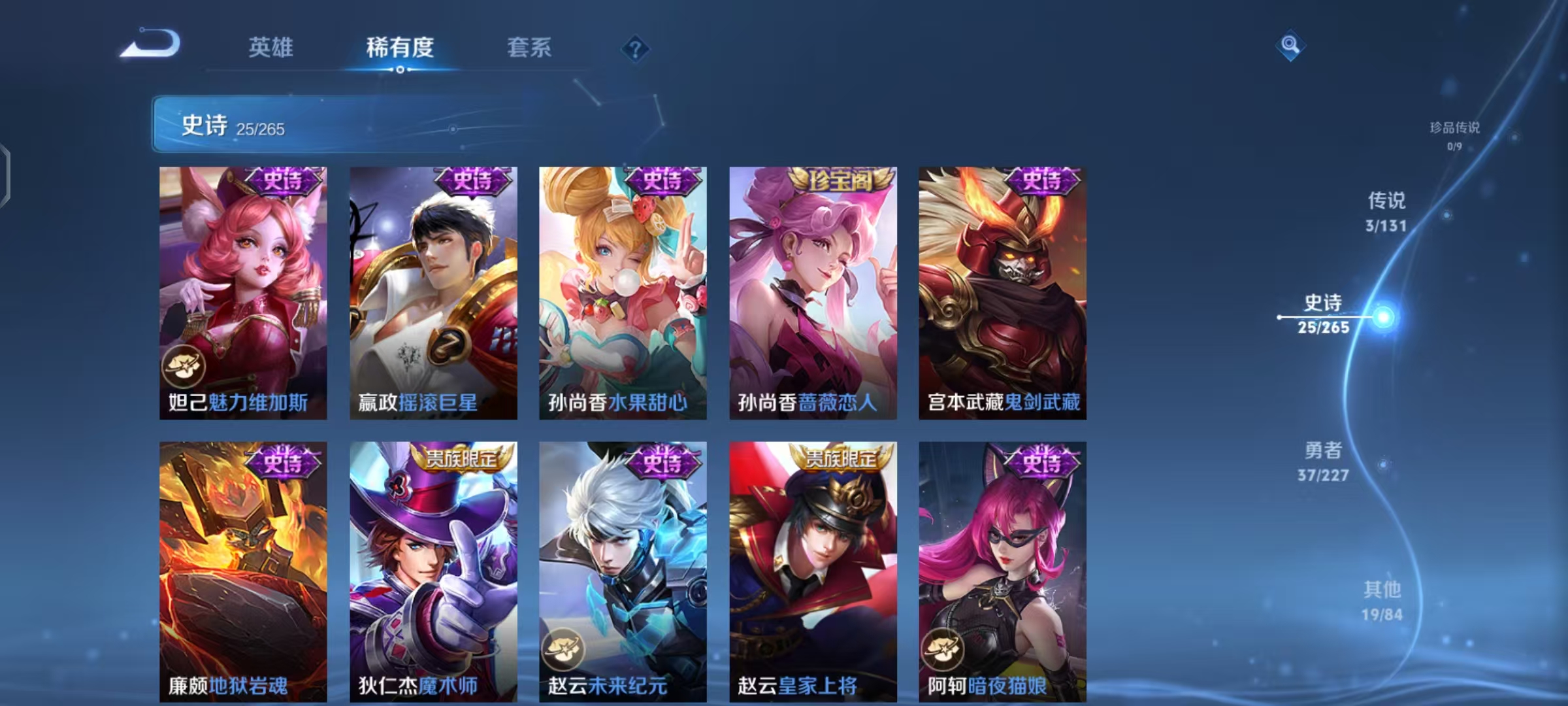1568x706 pixels.
Task: Switch to the 套系 tab
Action: (x=529, y=47)
